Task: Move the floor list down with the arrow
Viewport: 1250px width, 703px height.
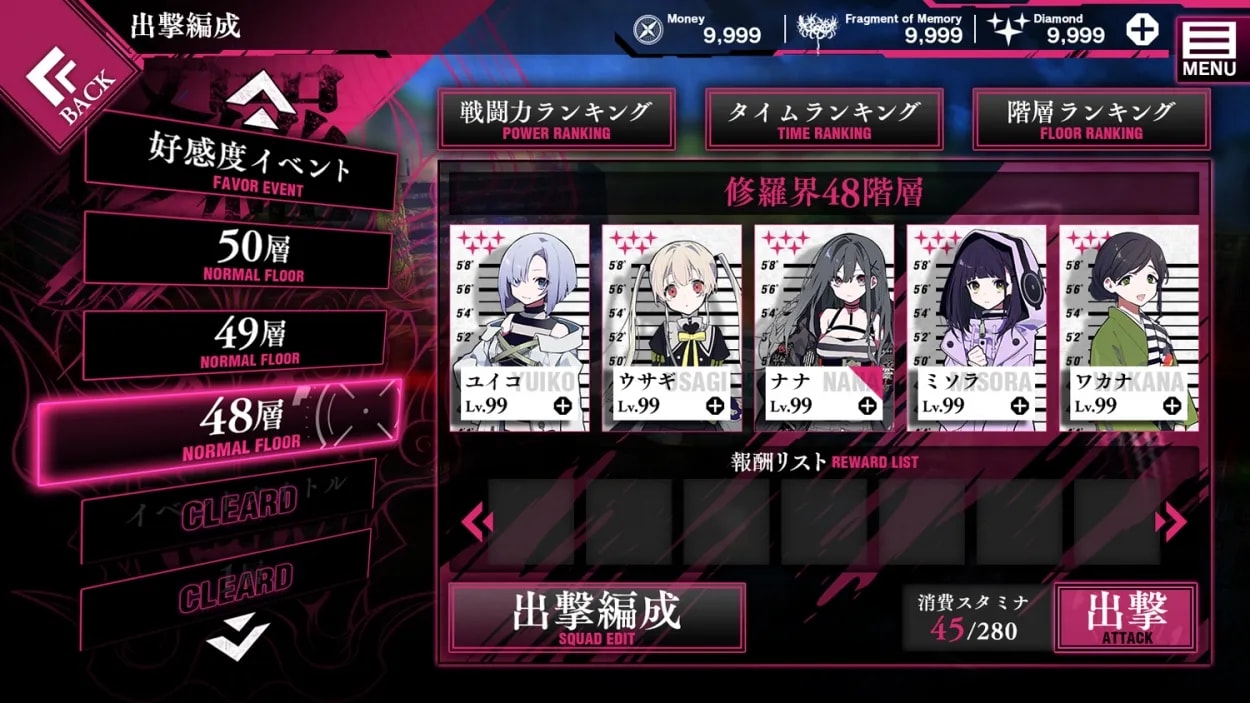Action: tap(238, 634)
